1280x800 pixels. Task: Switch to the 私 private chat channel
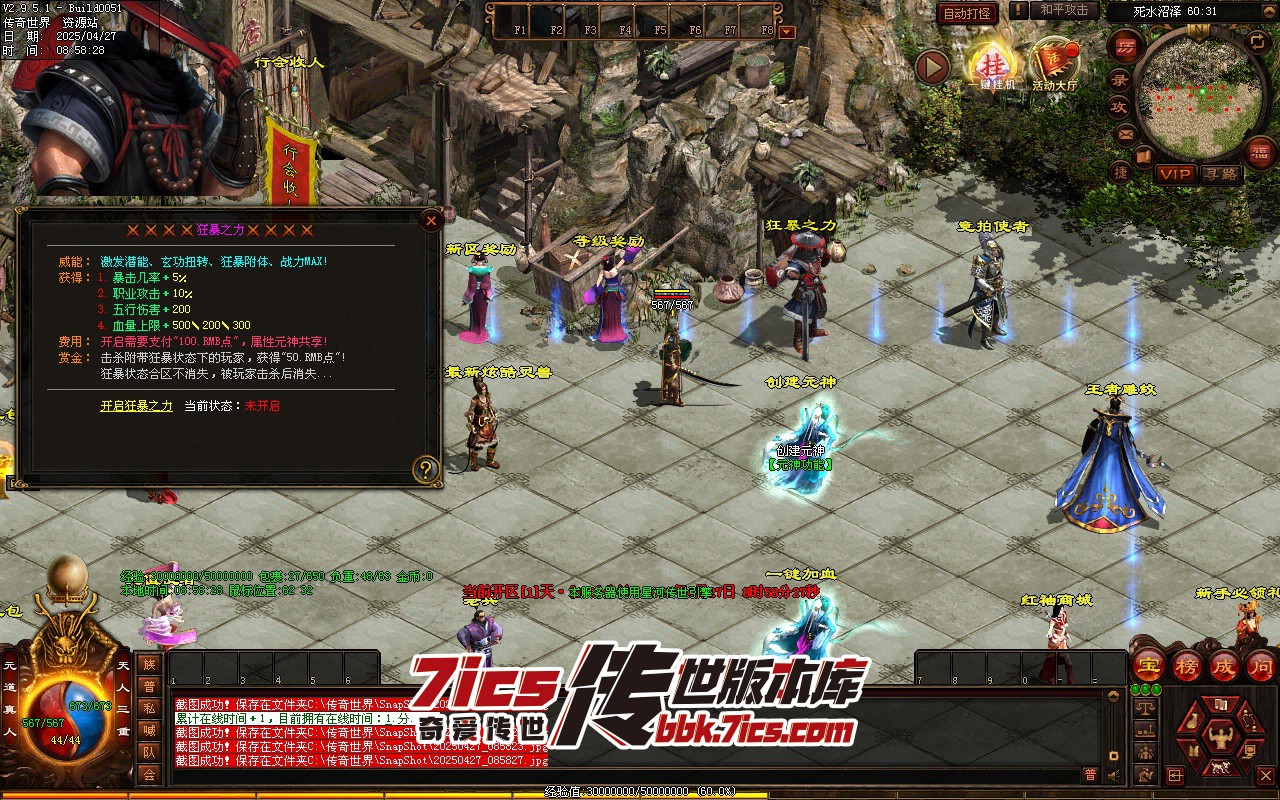coord(149,709)
